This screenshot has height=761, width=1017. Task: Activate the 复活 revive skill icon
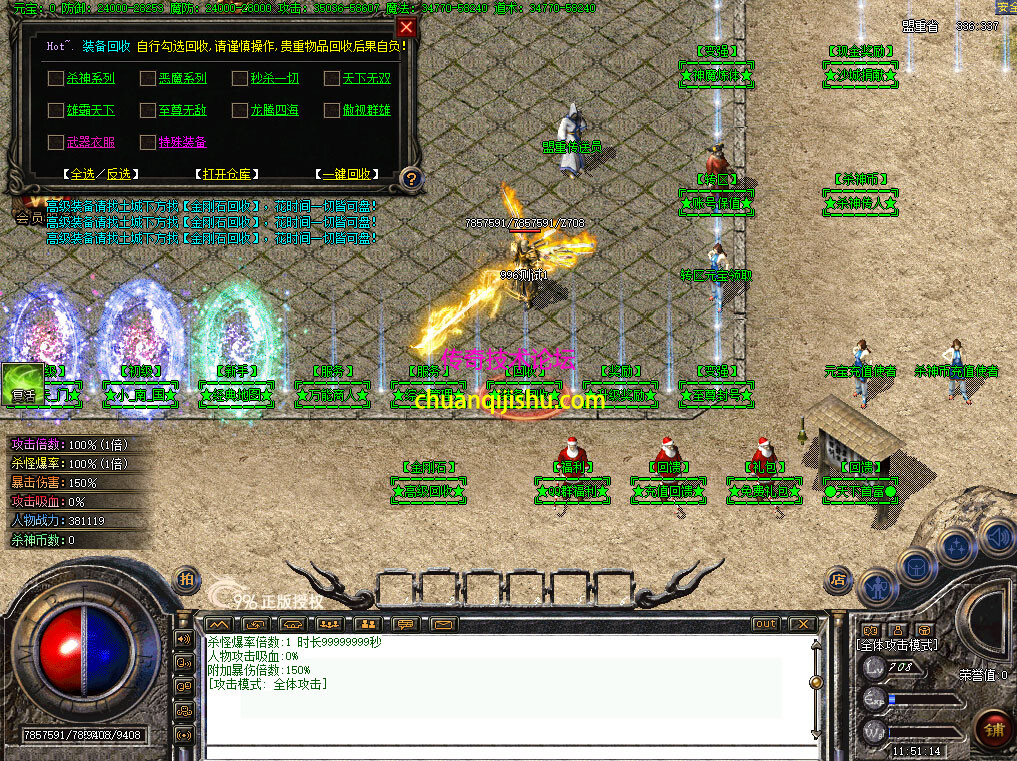(x=21, y=384)
